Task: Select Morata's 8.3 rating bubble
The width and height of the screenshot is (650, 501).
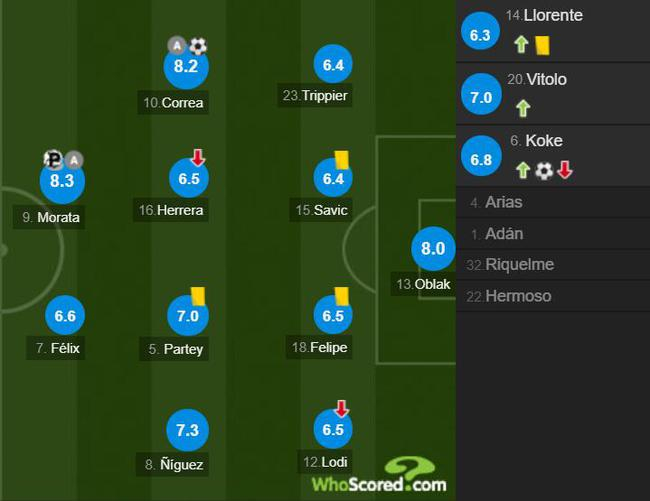Action: coord(61,181)
